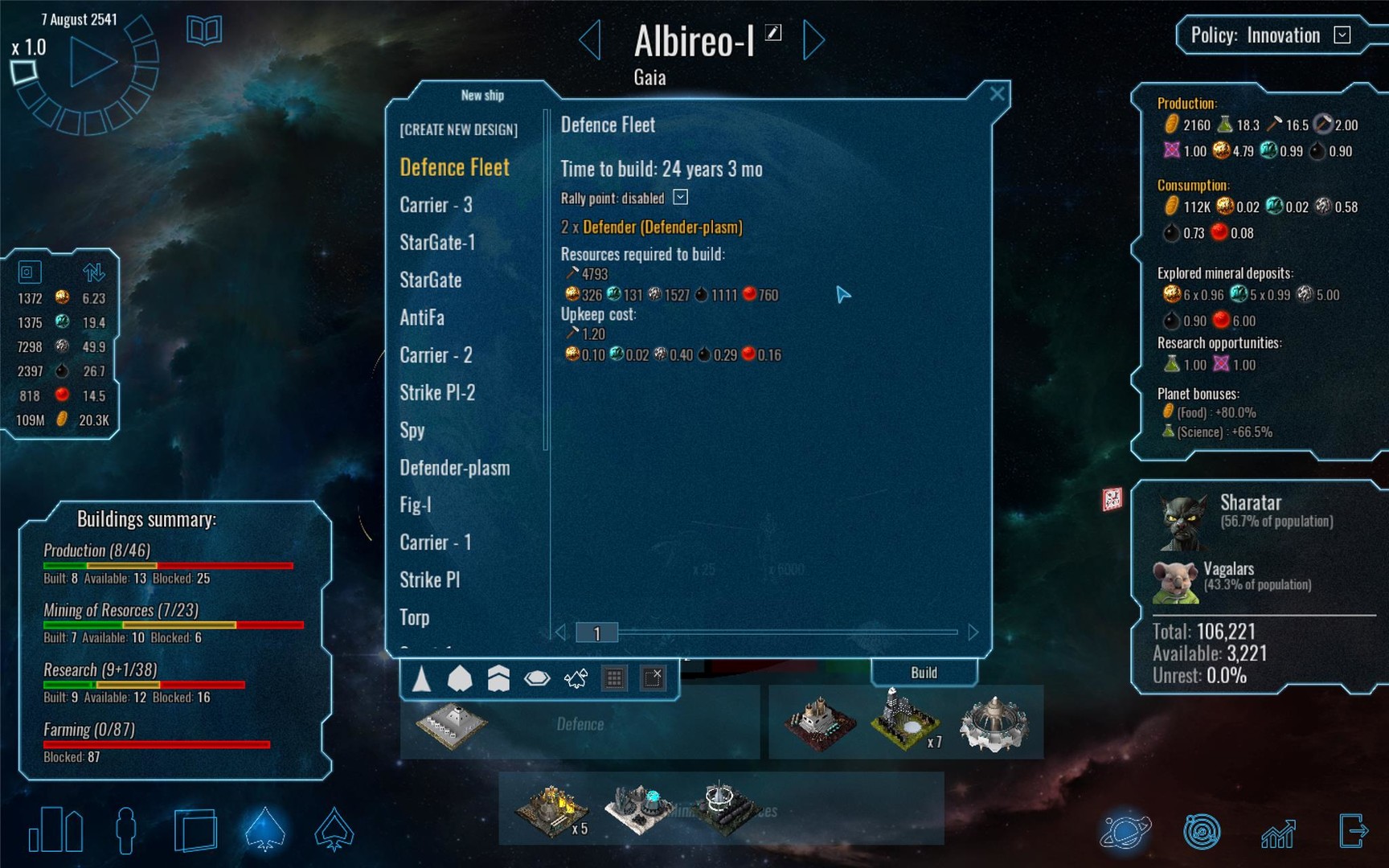Image resolution: width=1389 pixels, height=868 pixels.
Task: Toggle the hexagon station filter icon
Action: 535,679
